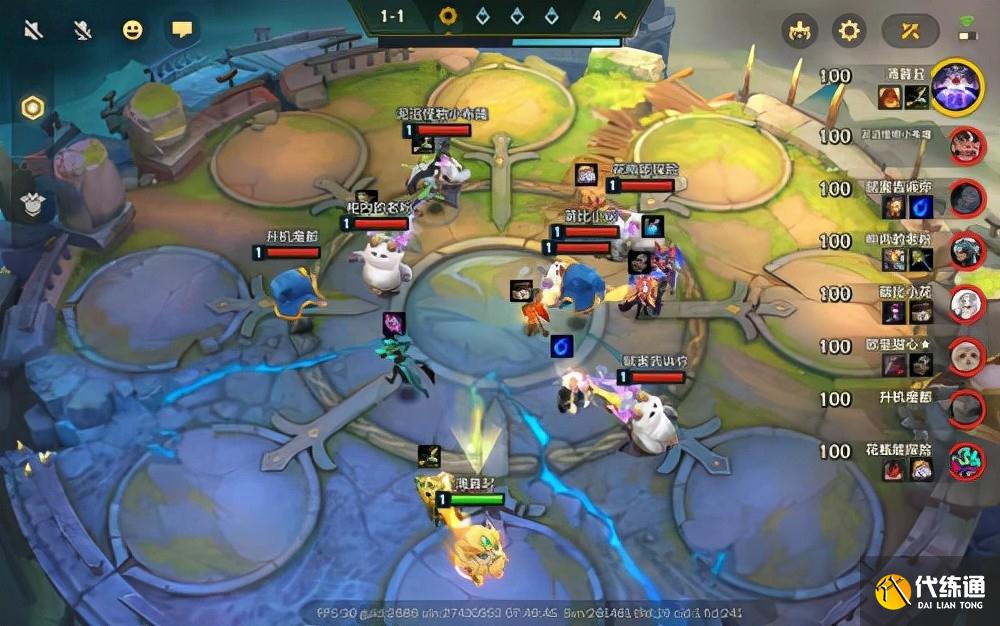Open the helmet icon button beside the gear

[x=799, y=31]
